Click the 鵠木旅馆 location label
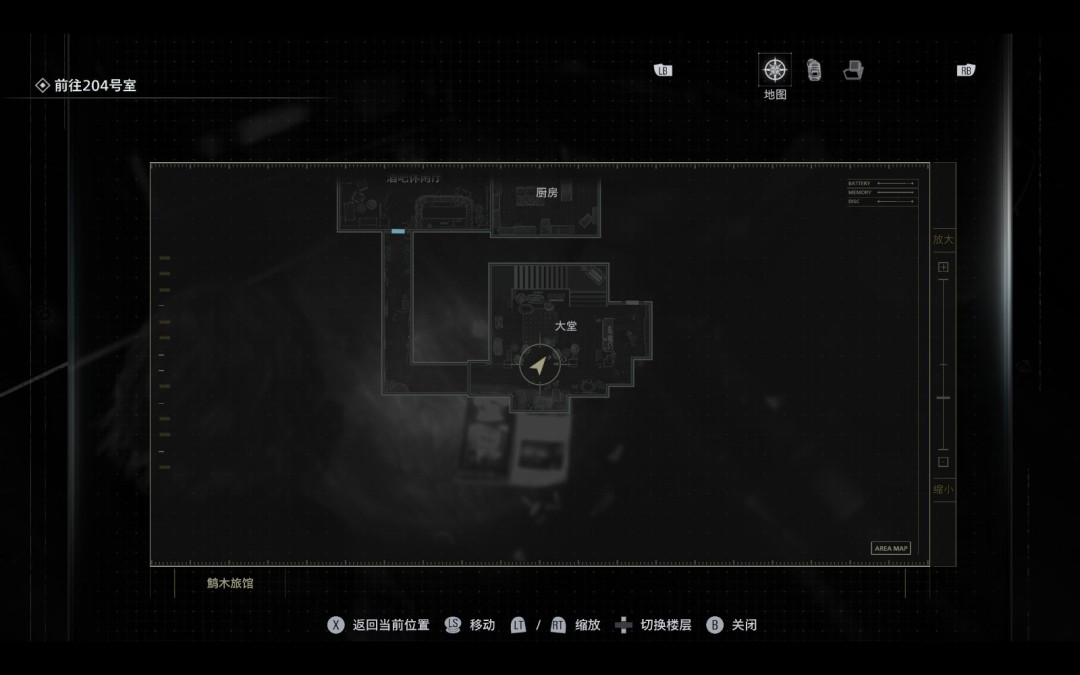The width and height of the screenshot is (1080, 675). tap(230, 583)
